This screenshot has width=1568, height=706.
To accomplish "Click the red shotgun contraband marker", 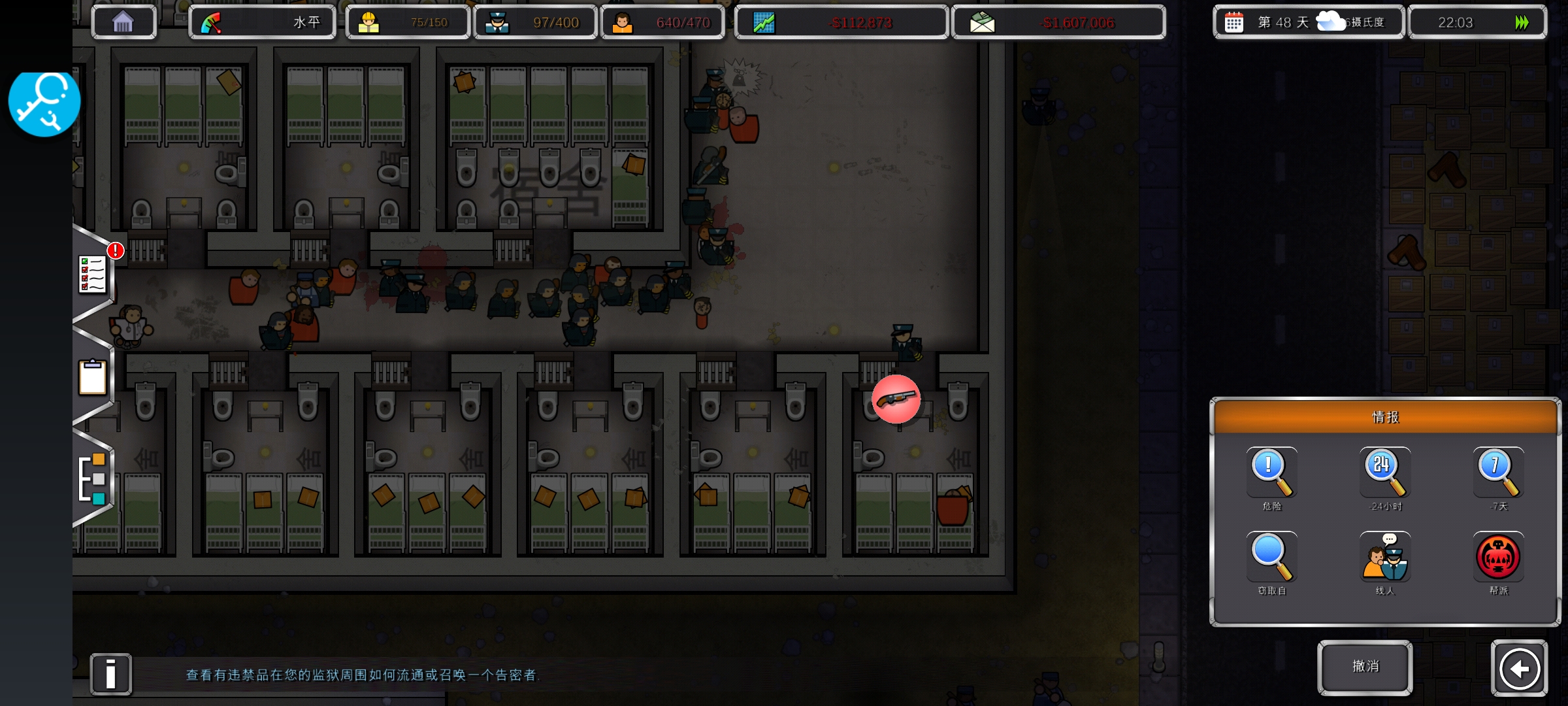I will coord(896,399).
